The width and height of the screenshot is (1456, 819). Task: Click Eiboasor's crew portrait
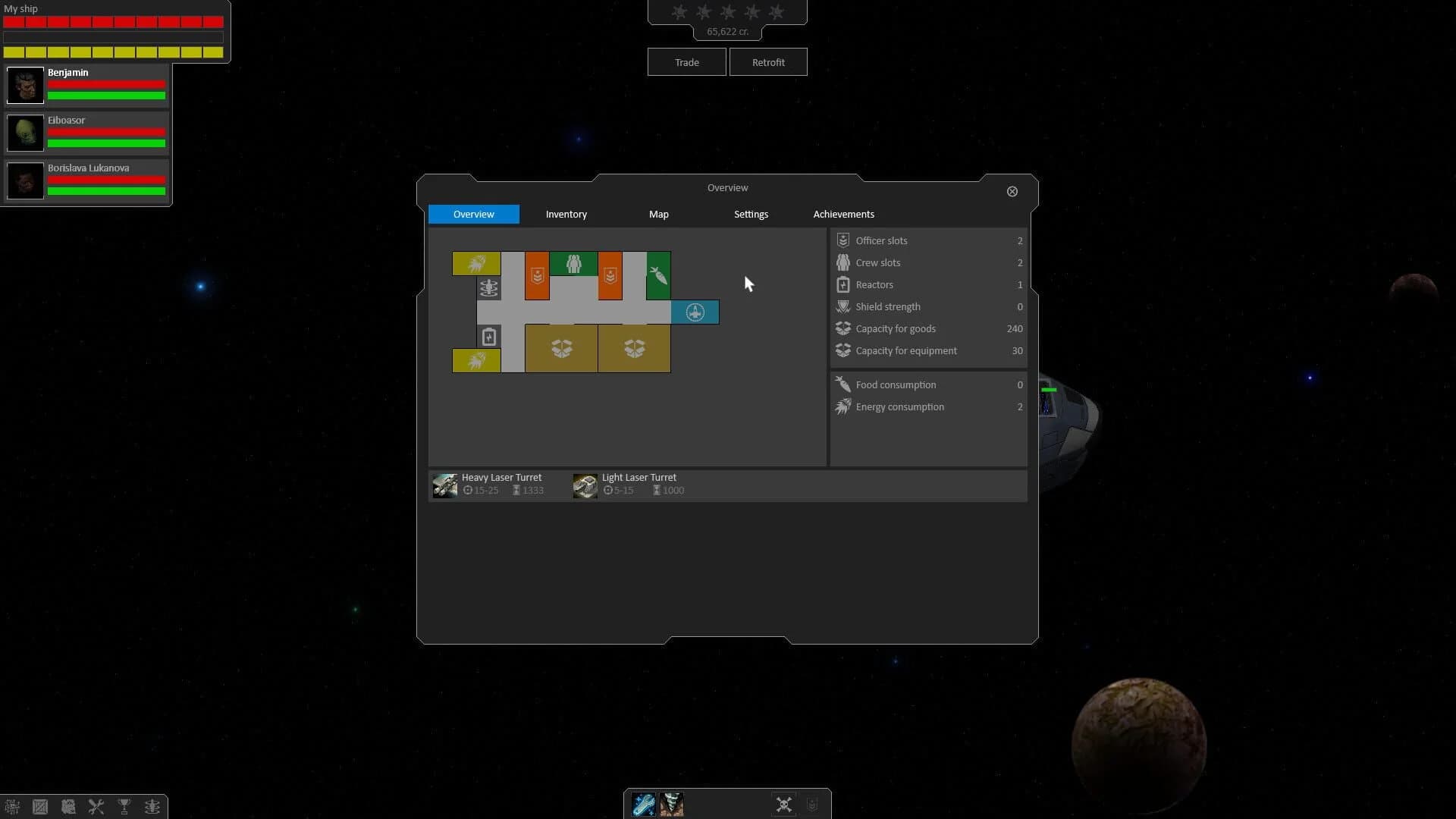point(25,133)
